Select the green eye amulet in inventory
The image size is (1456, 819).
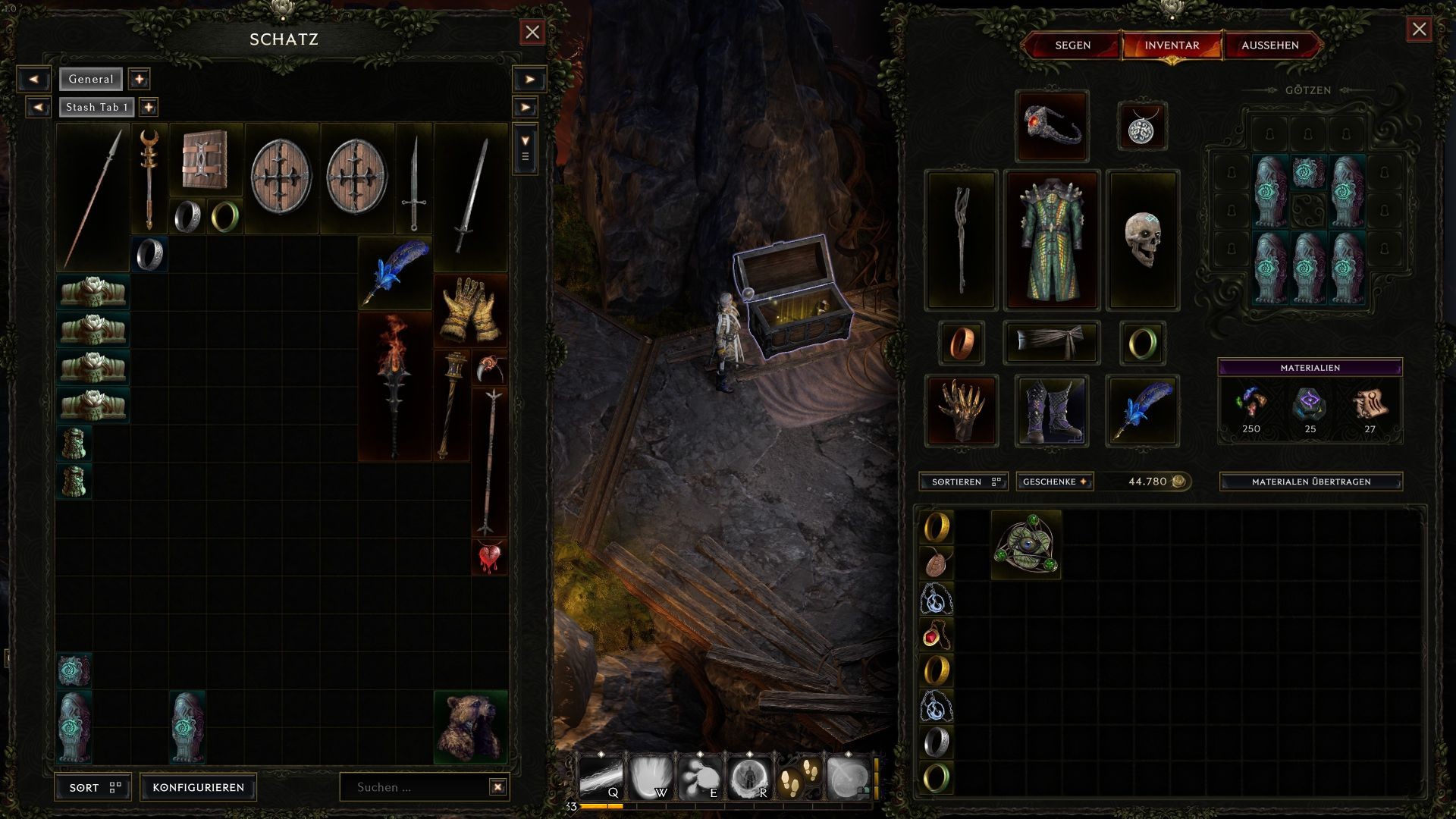pos(1026,544)
